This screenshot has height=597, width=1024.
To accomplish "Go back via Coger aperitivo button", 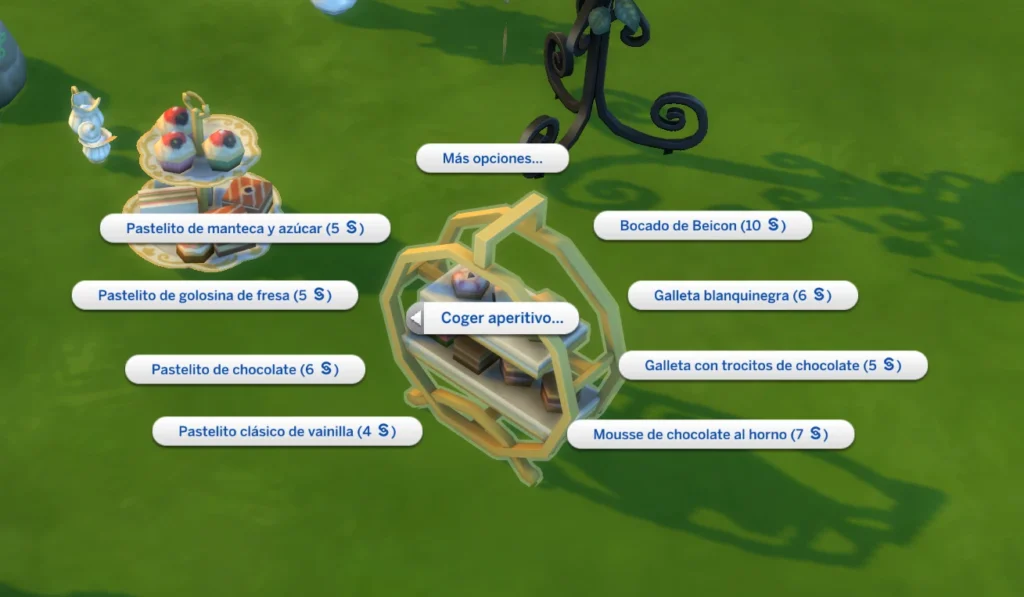I will coord(494,318).
